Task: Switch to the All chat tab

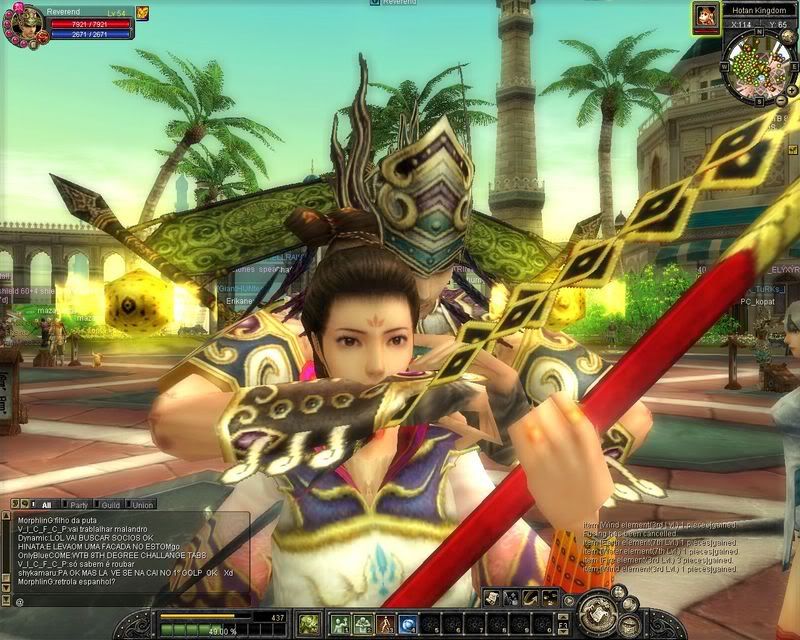Action: [x=47, y=505]
